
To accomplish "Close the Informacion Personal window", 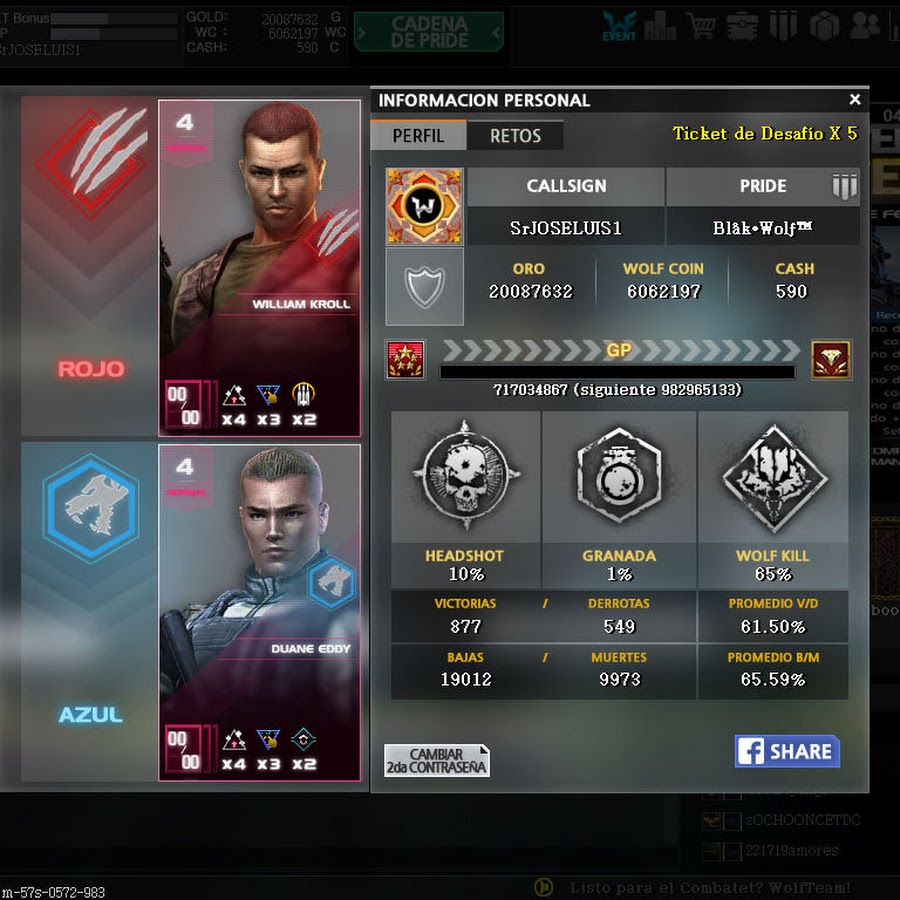I will pos(855,100).
